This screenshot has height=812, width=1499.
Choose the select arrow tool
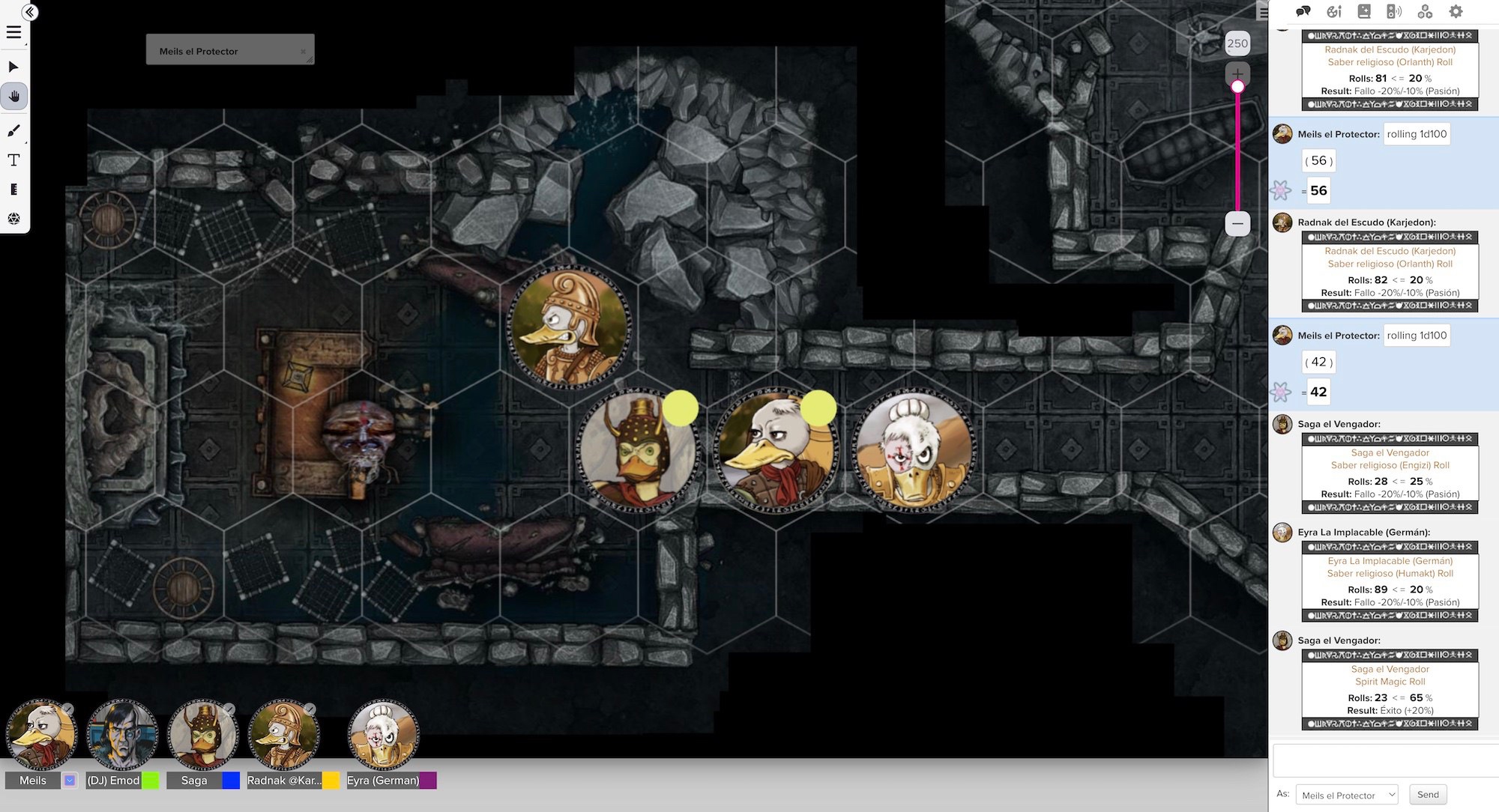pos(13,67)
